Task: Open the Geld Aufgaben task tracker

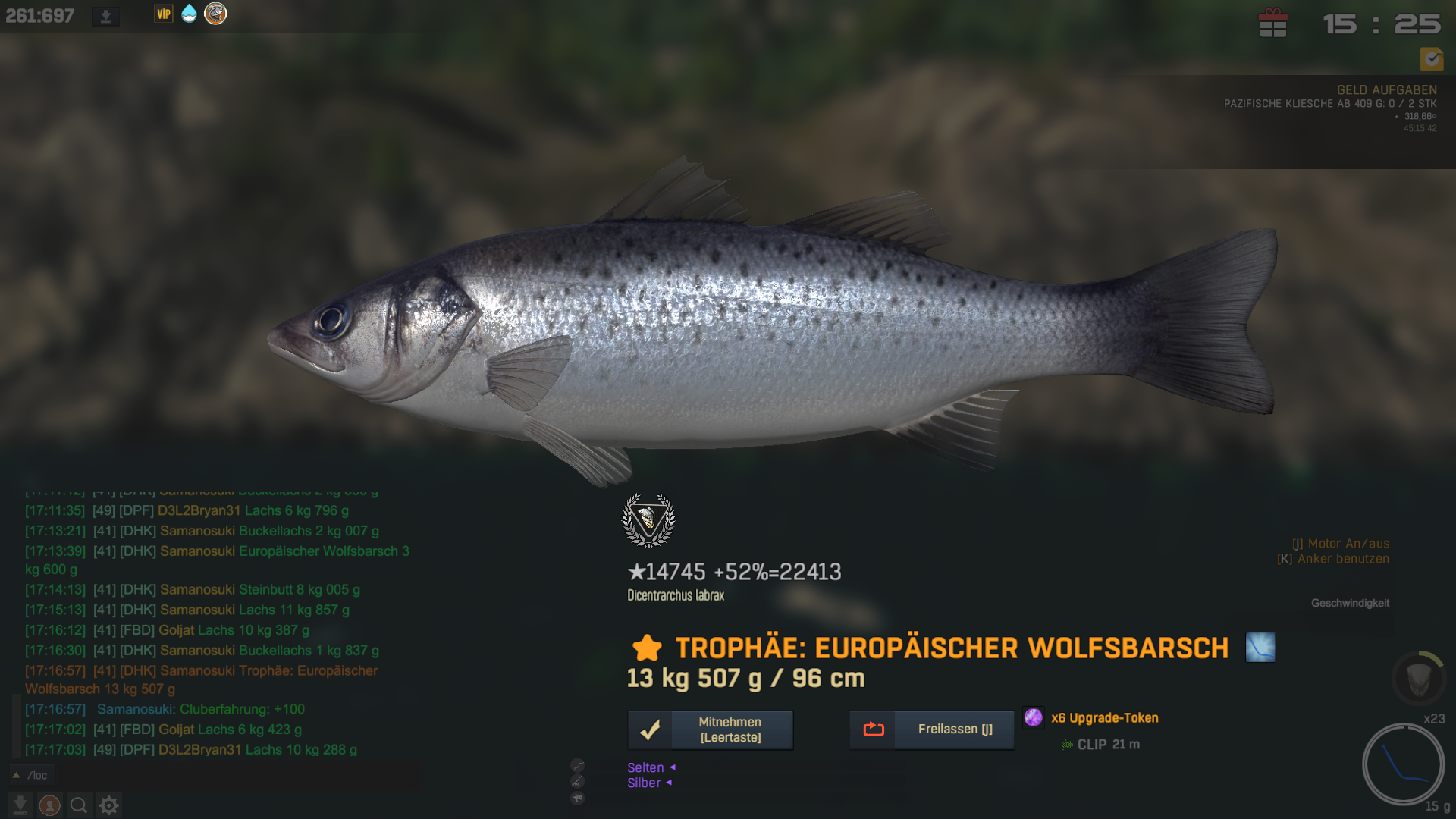Action: (x=1385, y=90)
